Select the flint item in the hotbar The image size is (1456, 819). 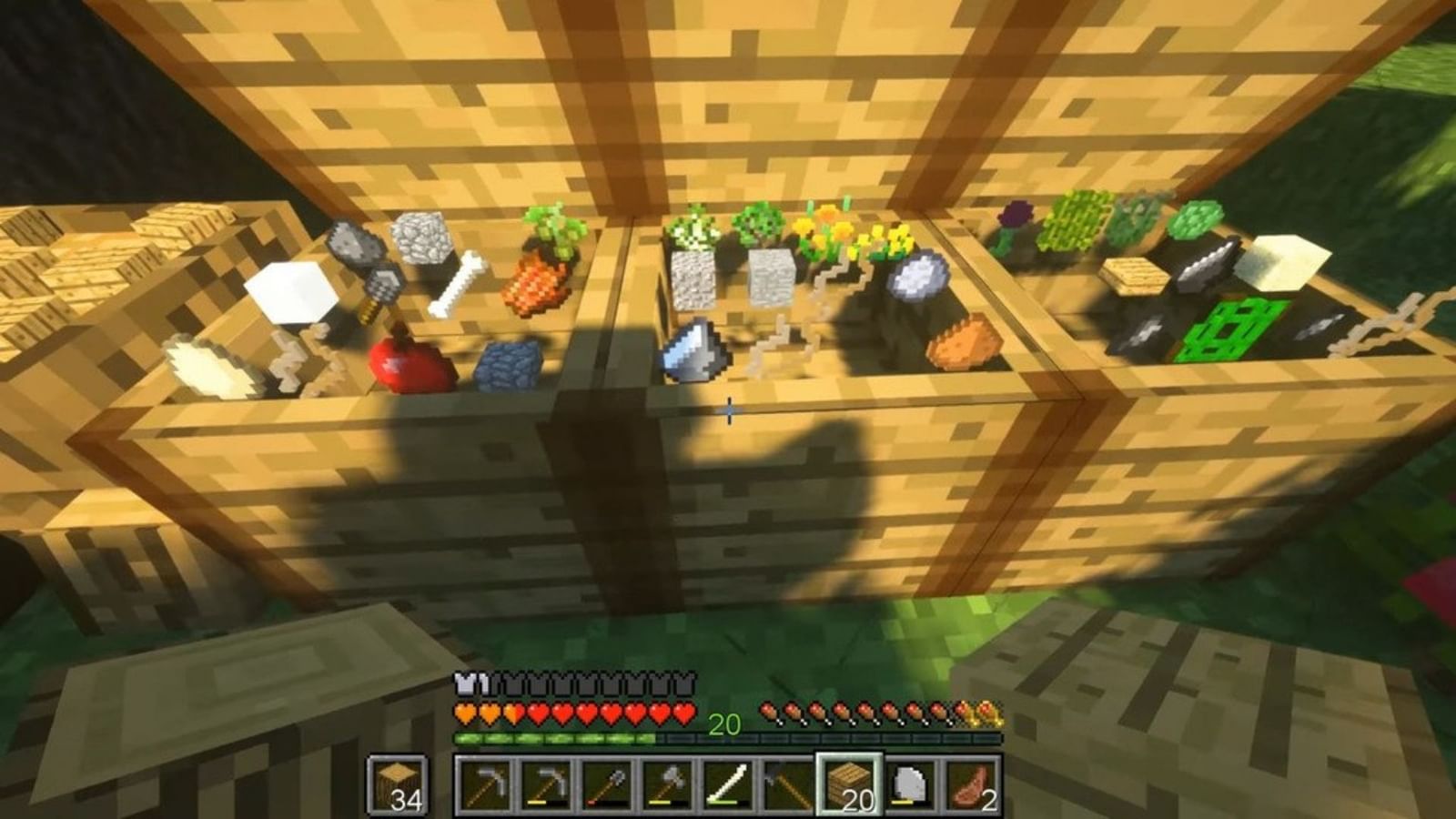[906, 786]
